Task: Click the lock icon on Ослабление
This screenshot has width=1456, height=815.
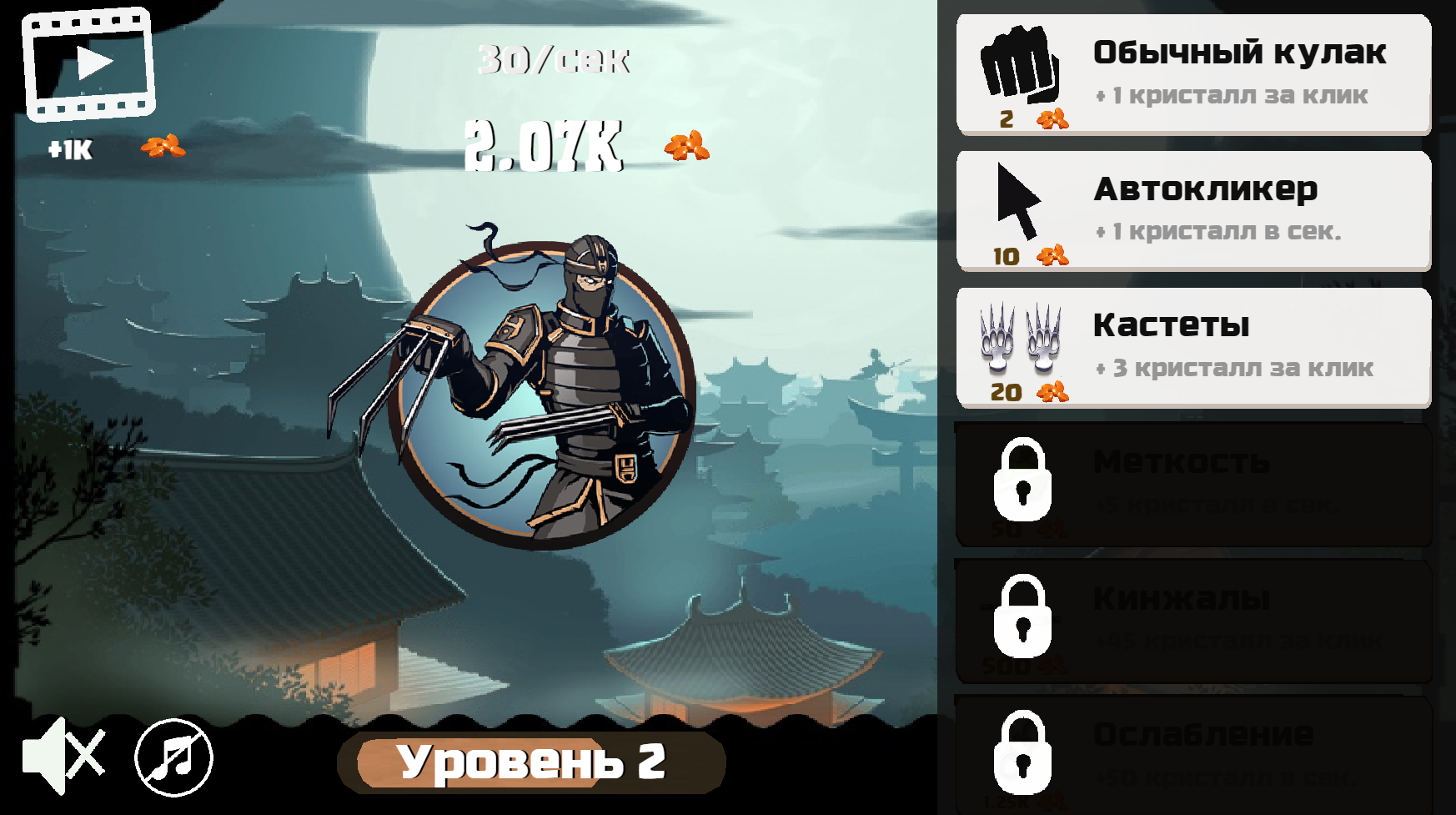Action: pyautogui.click(x=1022, y=751)
